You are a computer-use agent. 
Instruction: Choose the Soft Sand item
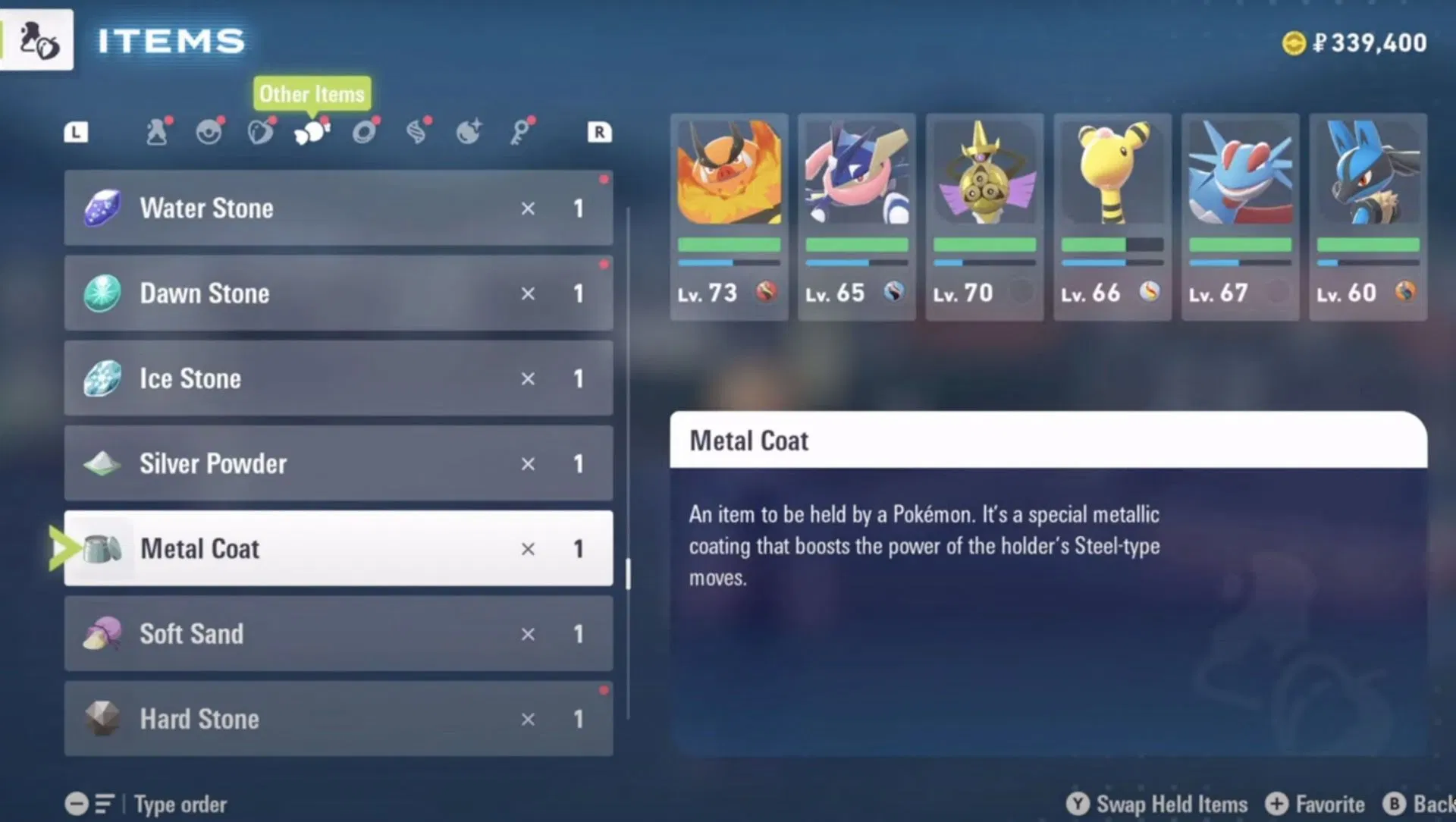pos(338,633)
